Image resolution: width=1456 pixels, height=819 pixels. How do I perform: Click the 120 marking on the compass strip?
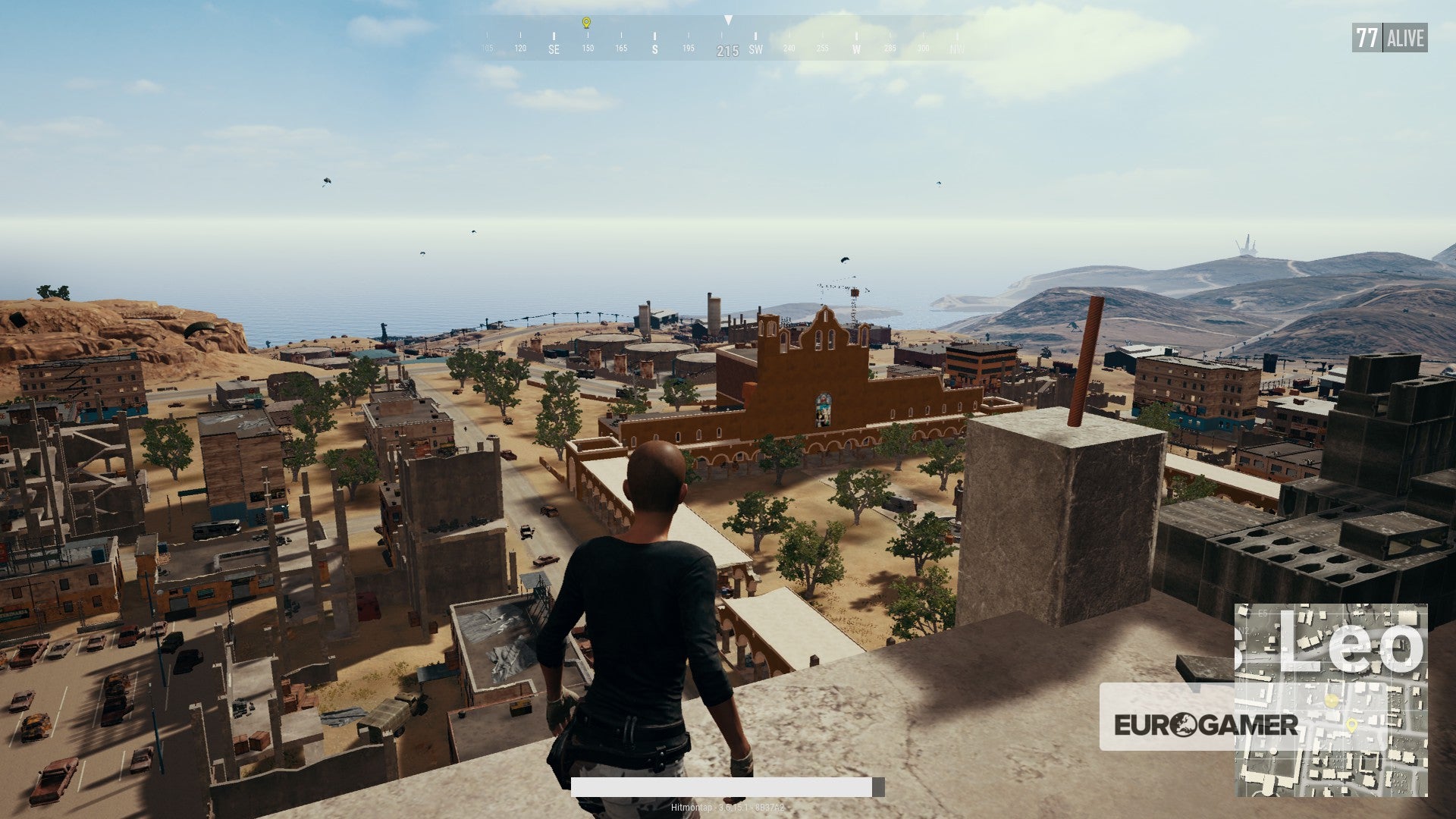pyautogui.click(x=519, y=48)
